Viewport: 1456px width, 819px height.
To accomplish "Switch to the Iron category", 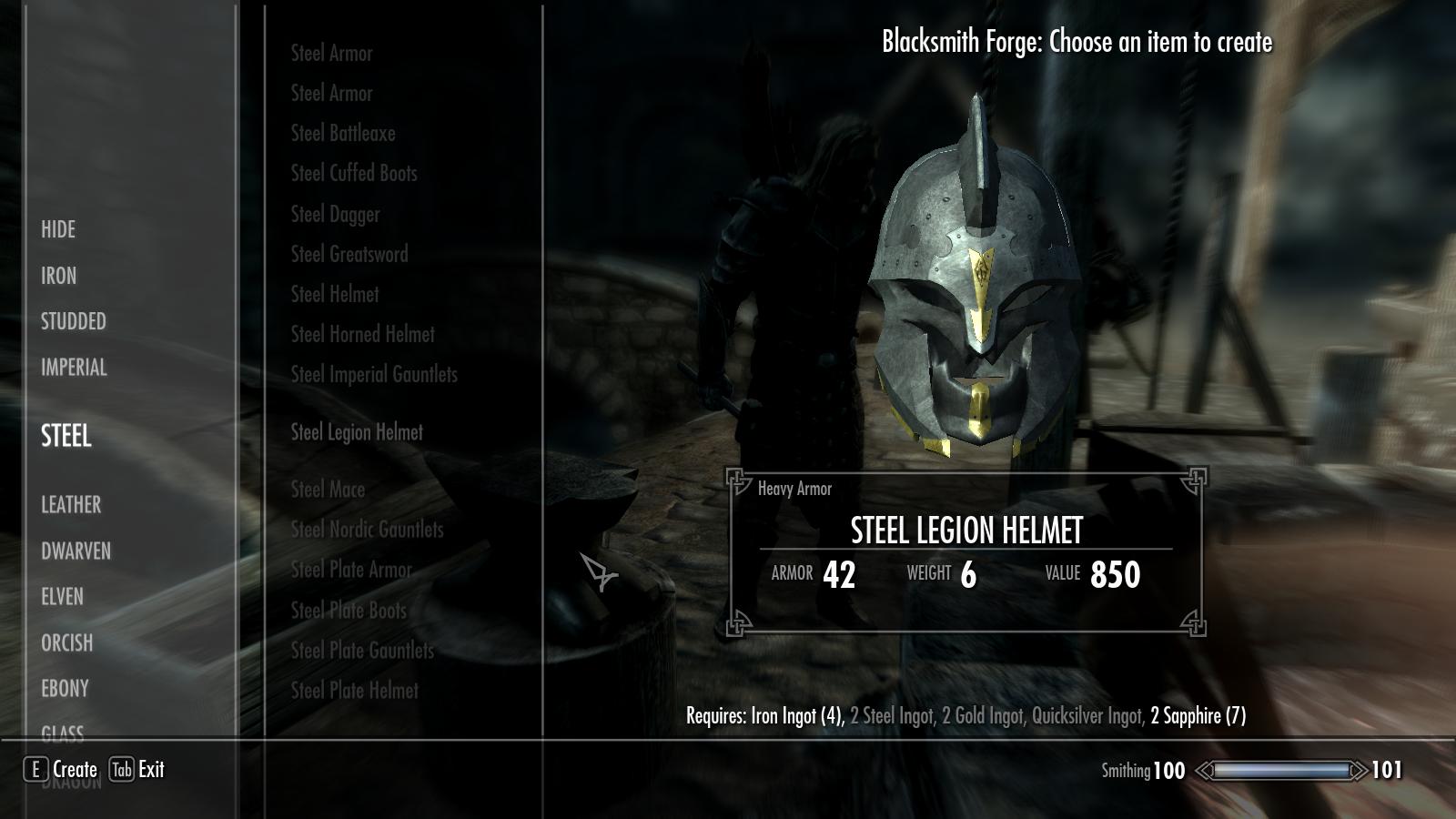I will pyautogui.click(x=59, y=276).
